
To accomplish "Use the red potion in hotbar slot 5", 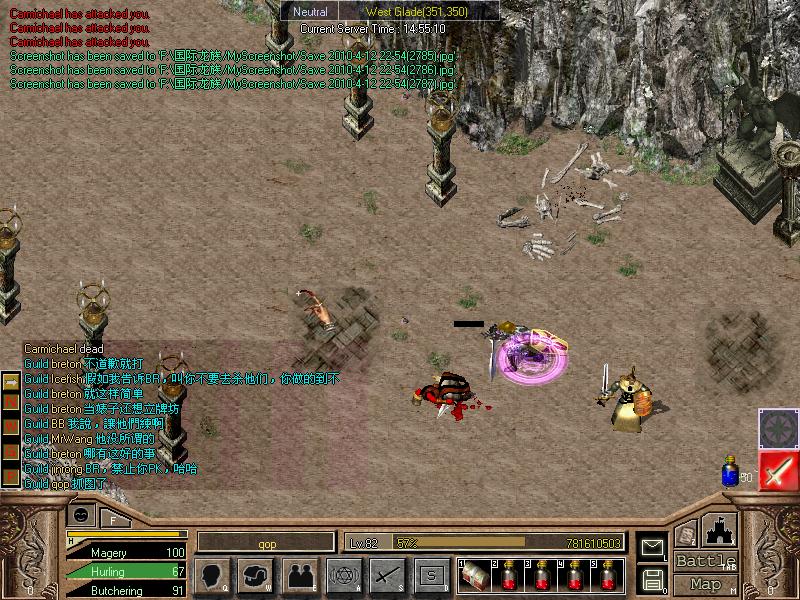I will pyautogui.click(x=607, y=575).
